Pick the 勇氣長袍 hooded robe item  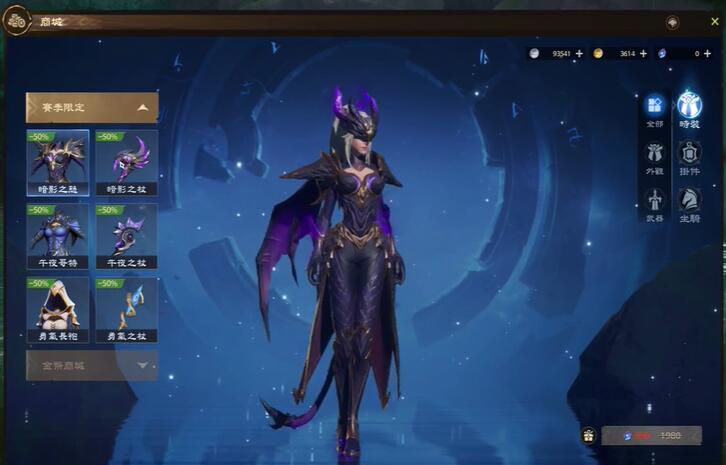(58, 310)
